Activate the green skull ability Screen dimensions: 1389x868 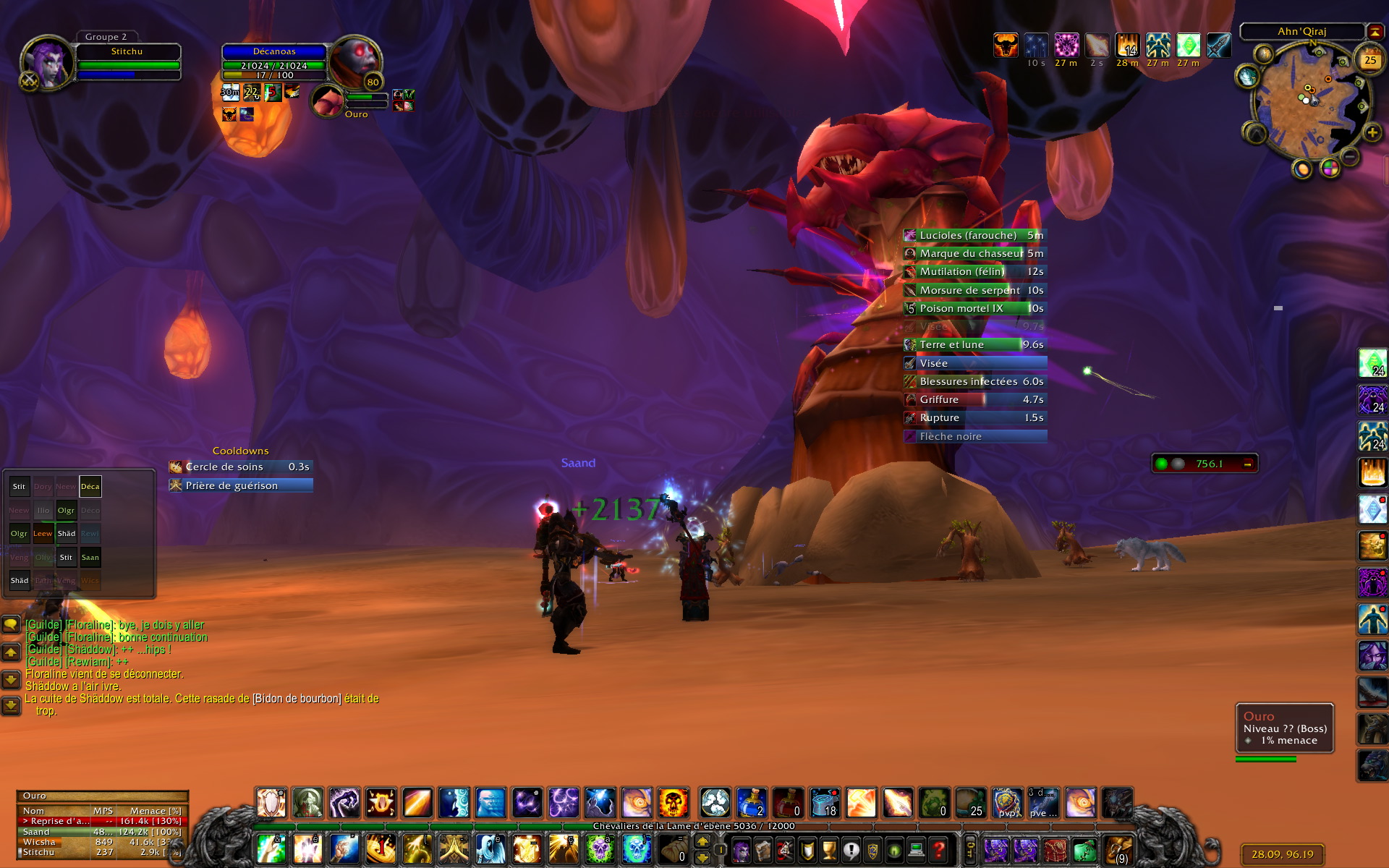pyautogui.click(x=600, y=849)
